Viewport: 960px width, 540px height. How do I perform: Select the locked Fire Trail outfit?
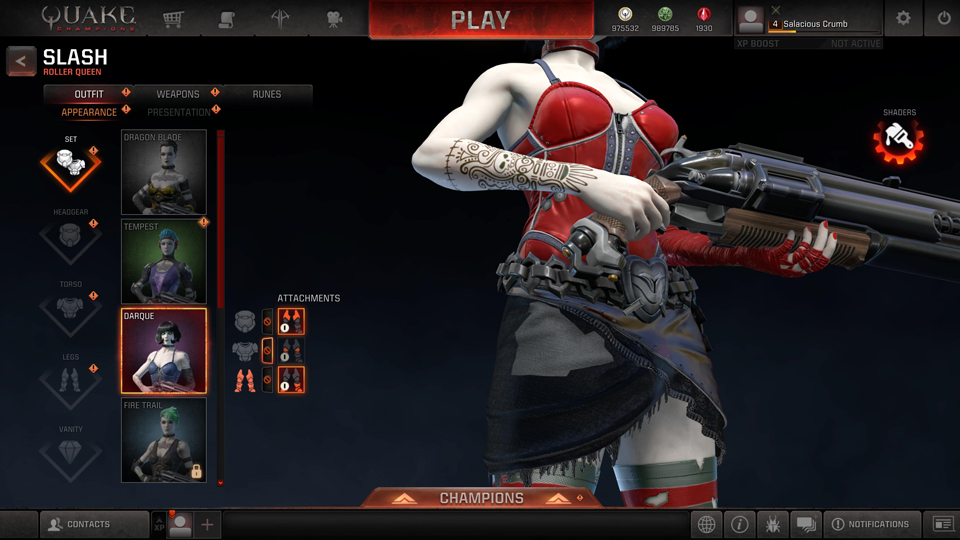coord(164,440)
